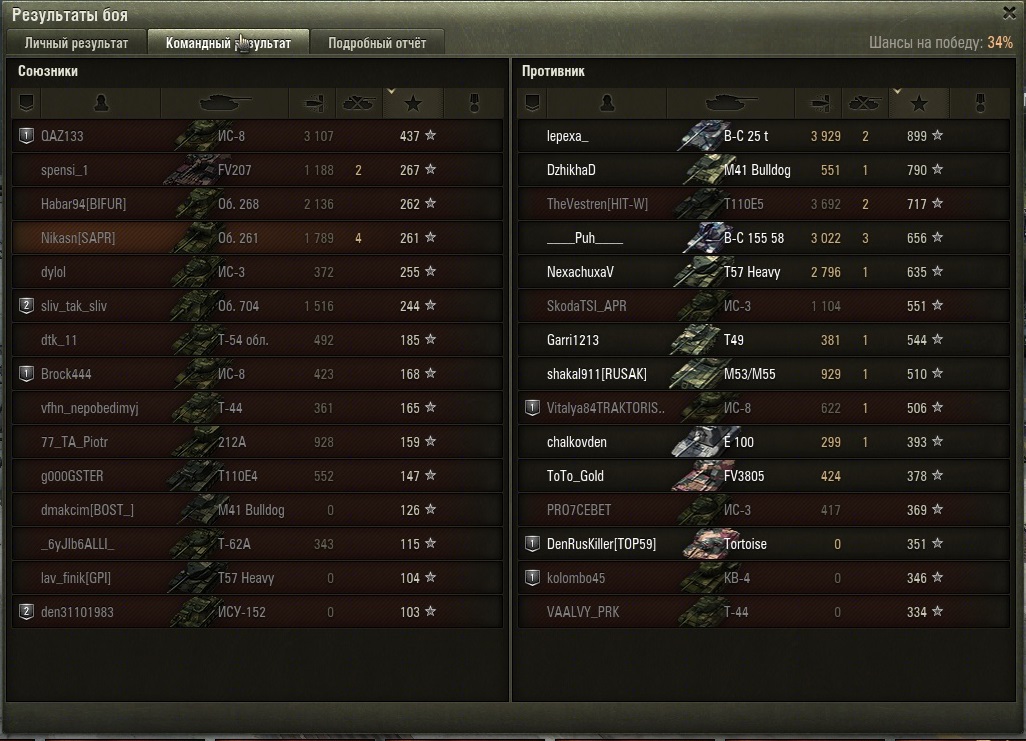Open the Подробный отчёт tab
Image resolution: width=1026 pixels, height=741 pixels.
[377, 43]
